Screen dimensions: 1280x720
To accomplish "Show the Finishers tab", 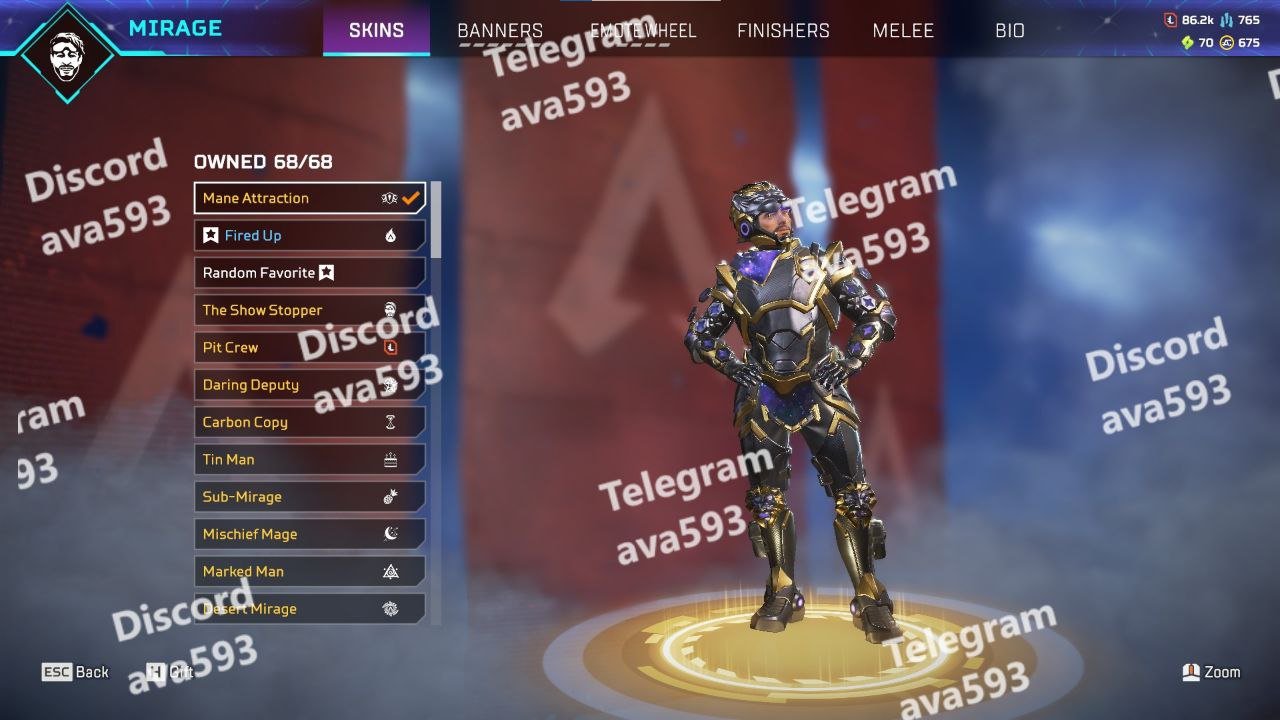I will 783,30.
